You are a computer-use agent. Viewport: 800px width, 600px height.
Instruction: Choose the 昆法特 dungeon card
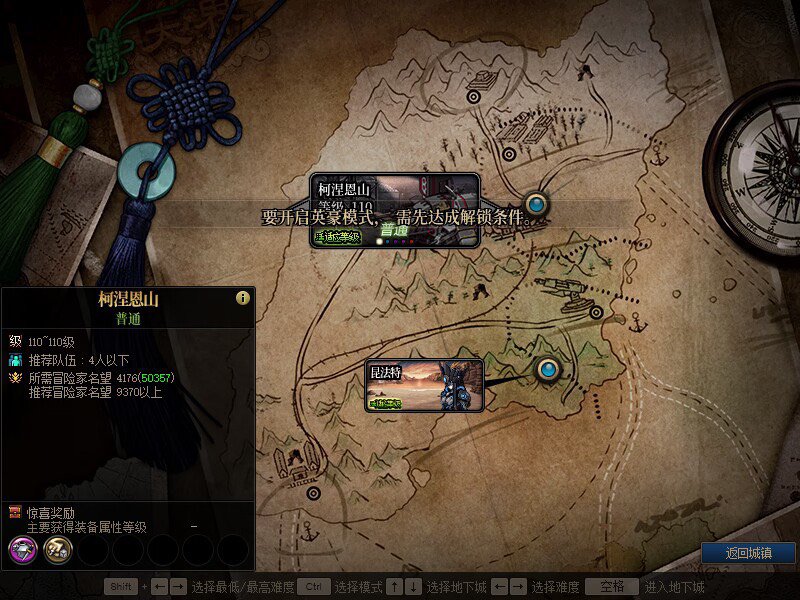[425, 386]
